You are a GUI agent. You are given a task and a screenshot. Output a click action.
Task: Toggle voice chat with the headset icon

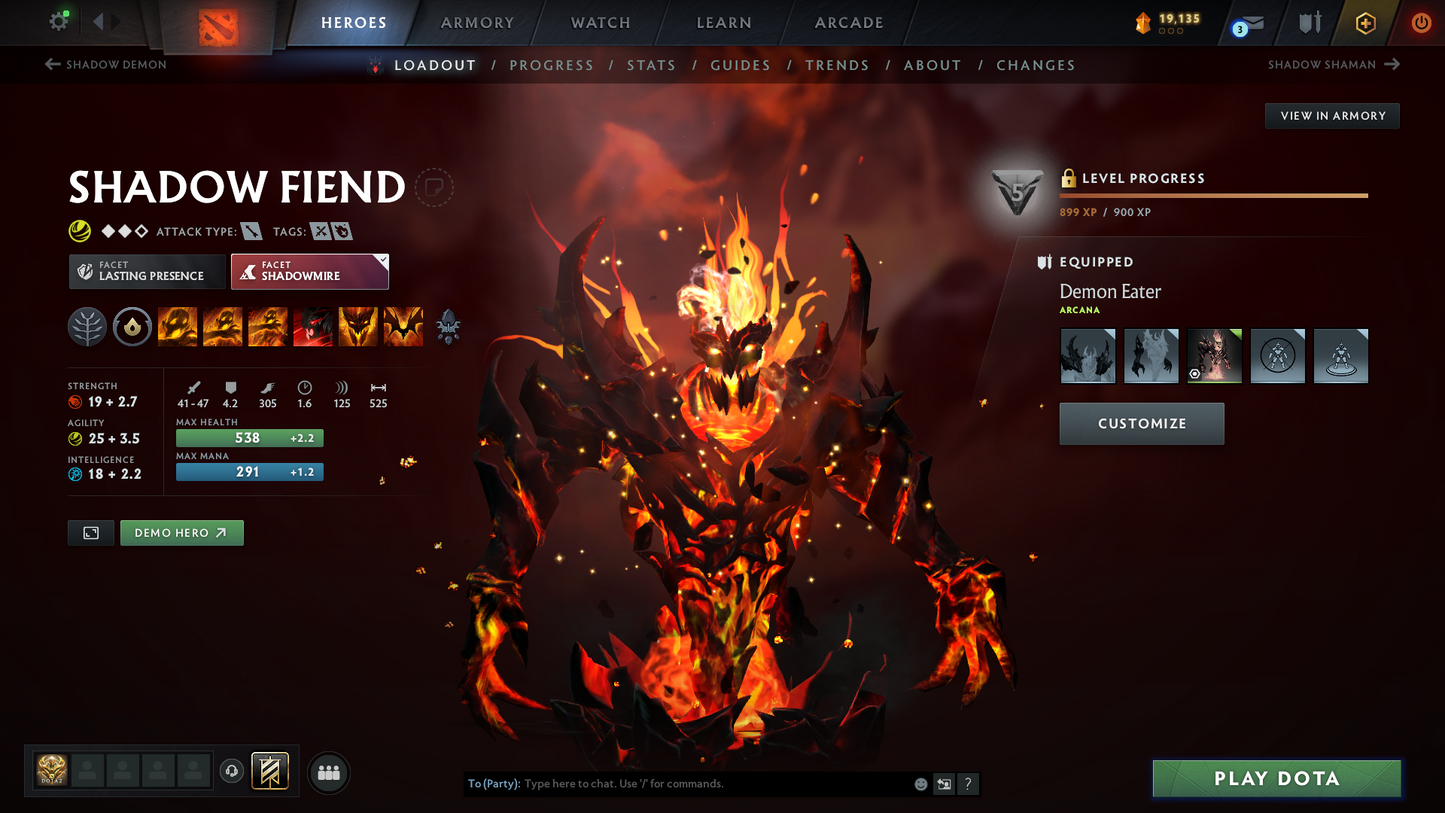point(231,770)
